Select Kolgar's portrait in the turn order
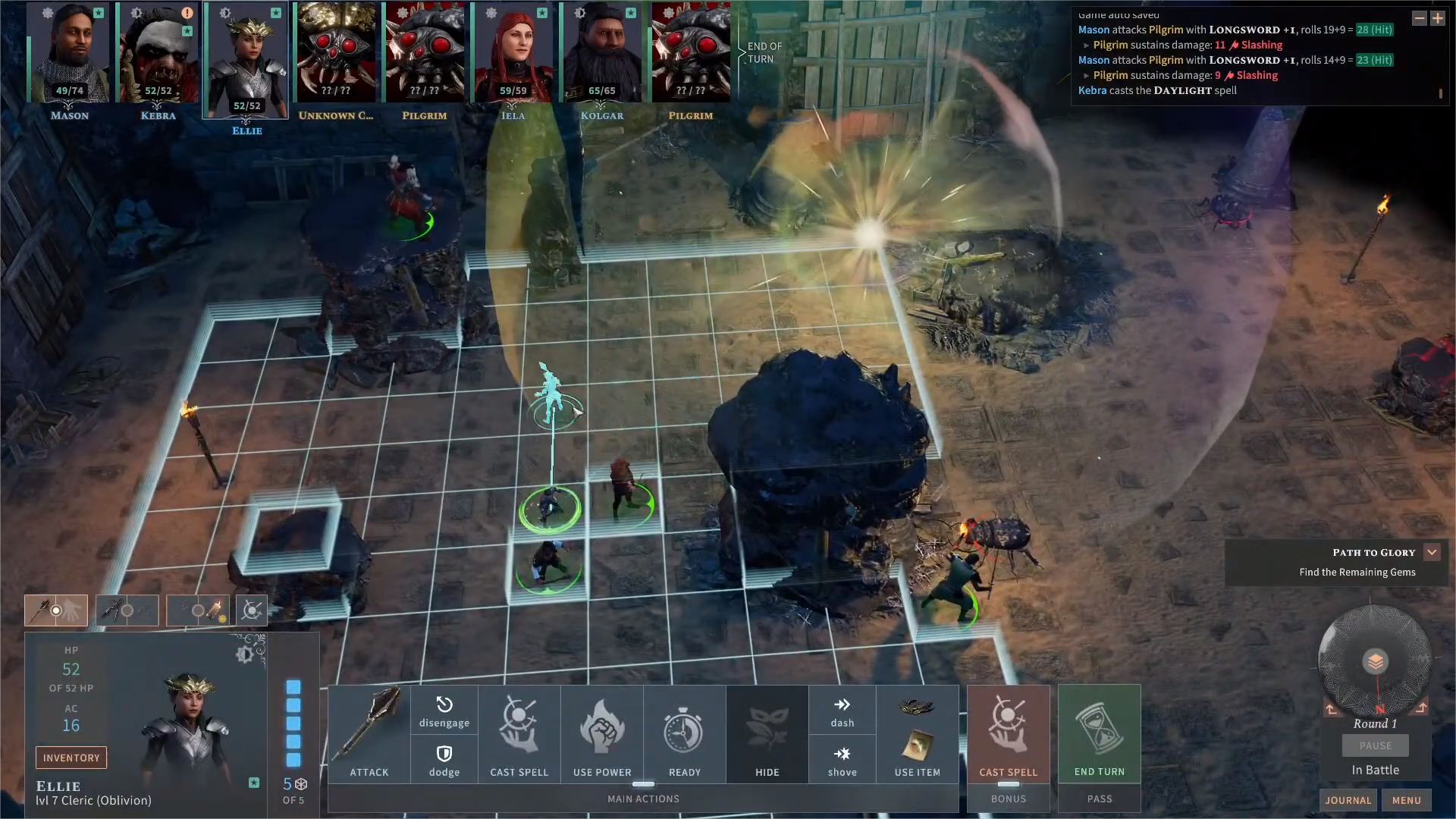Screen dimensions: 1456x819 pos(601,53)
